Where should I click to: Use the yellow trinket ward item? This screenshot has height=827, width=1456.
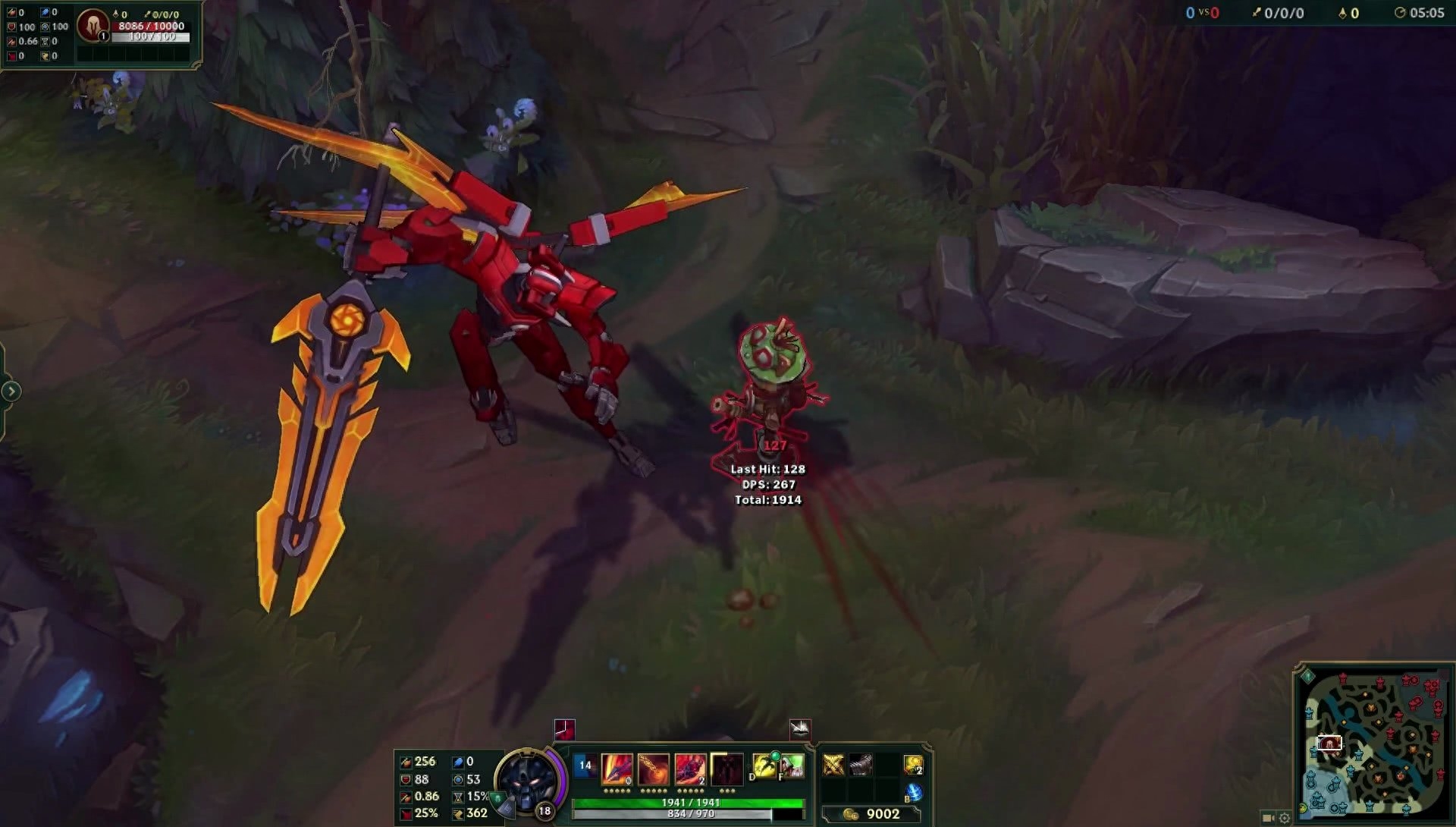click(x=914, y=765)
